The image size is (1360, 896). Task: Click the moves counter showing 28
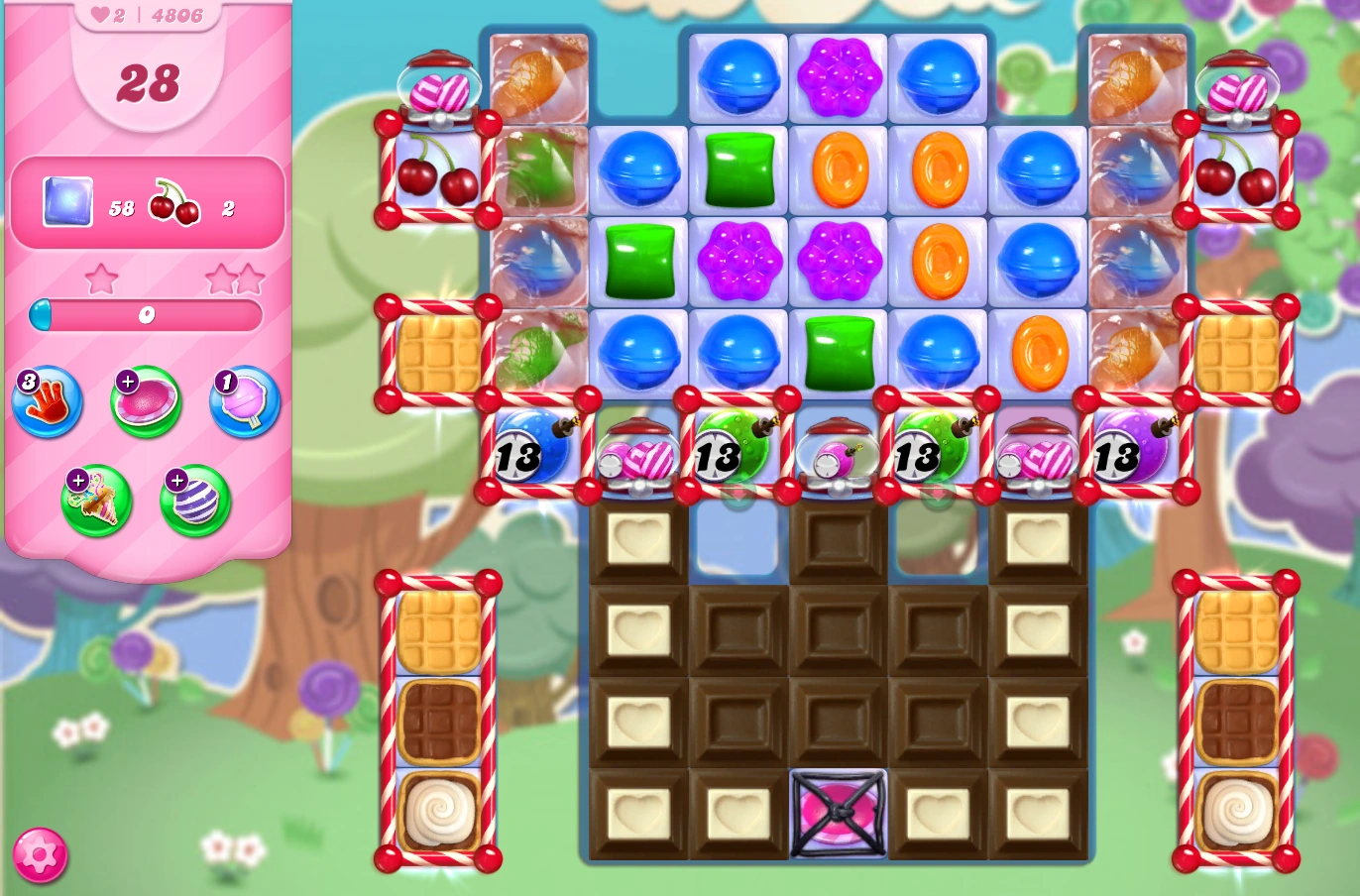click(x=149, y=83)
